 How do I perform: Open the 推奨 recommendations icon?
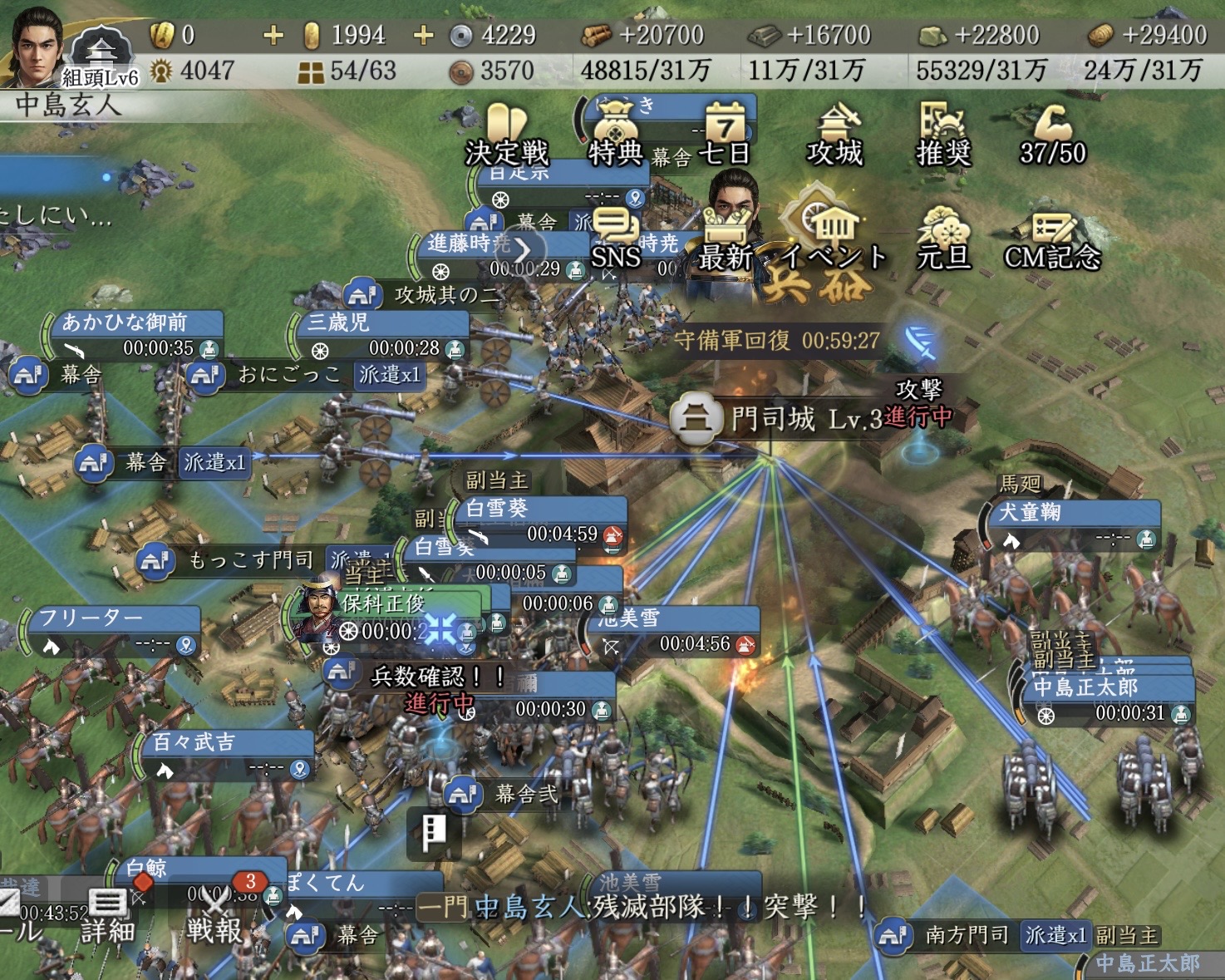[943, 134]
